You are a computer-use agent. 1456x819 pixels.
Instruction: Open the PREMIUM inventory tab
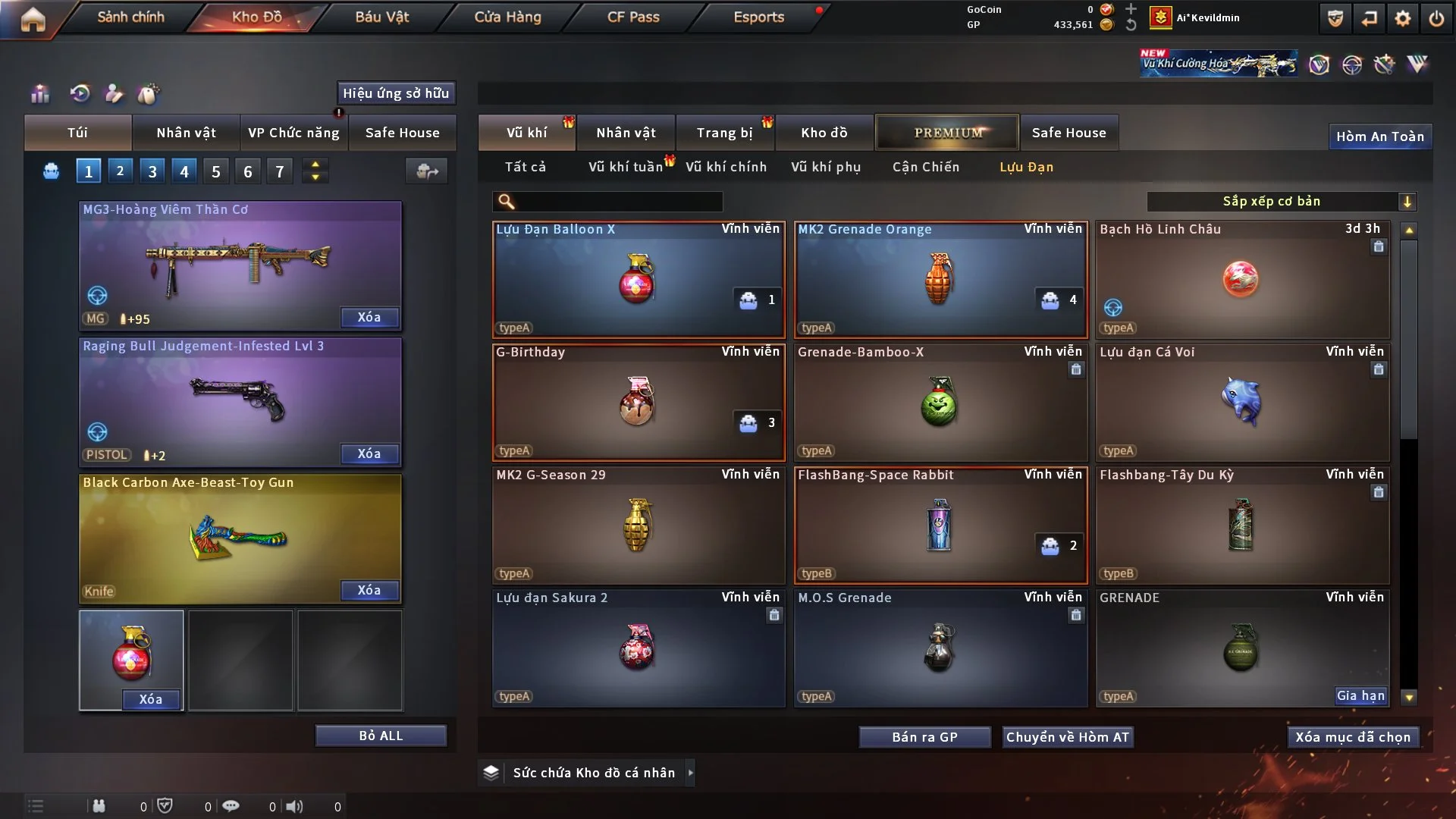pos(947,133)
